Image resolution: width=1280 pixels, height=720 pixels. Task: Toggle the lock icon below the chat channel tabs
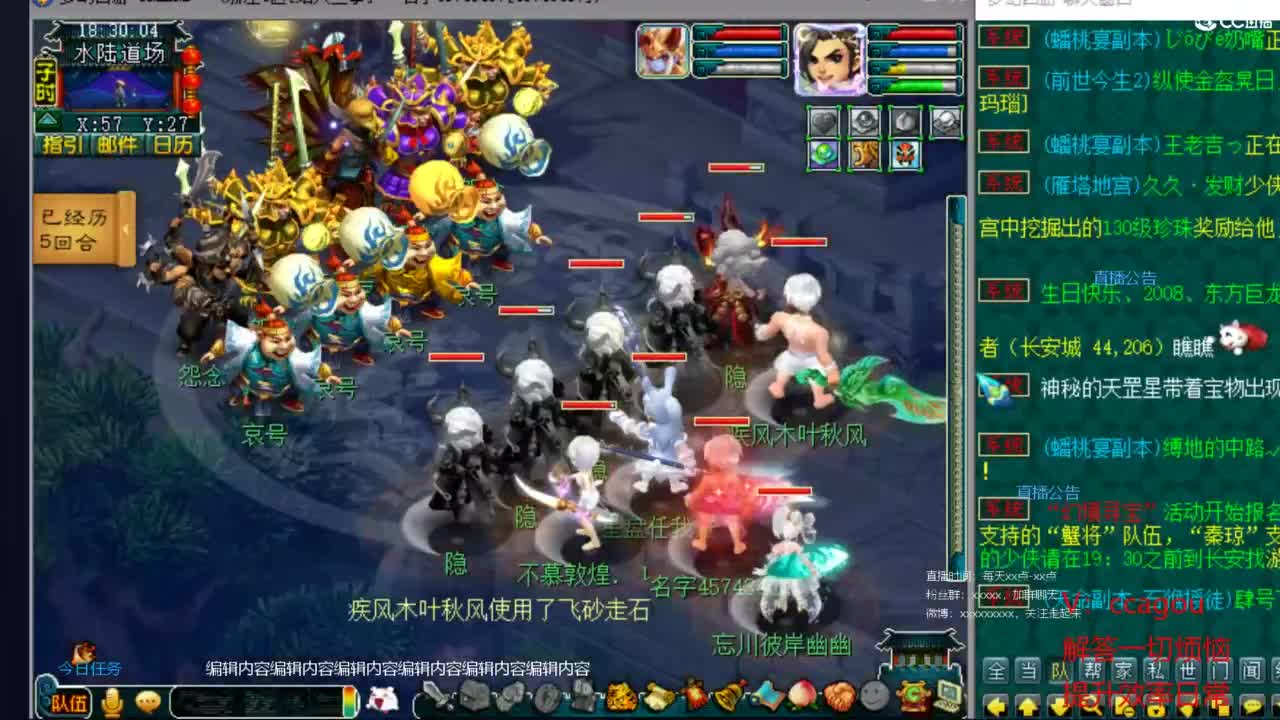(x=1156, y=708)
